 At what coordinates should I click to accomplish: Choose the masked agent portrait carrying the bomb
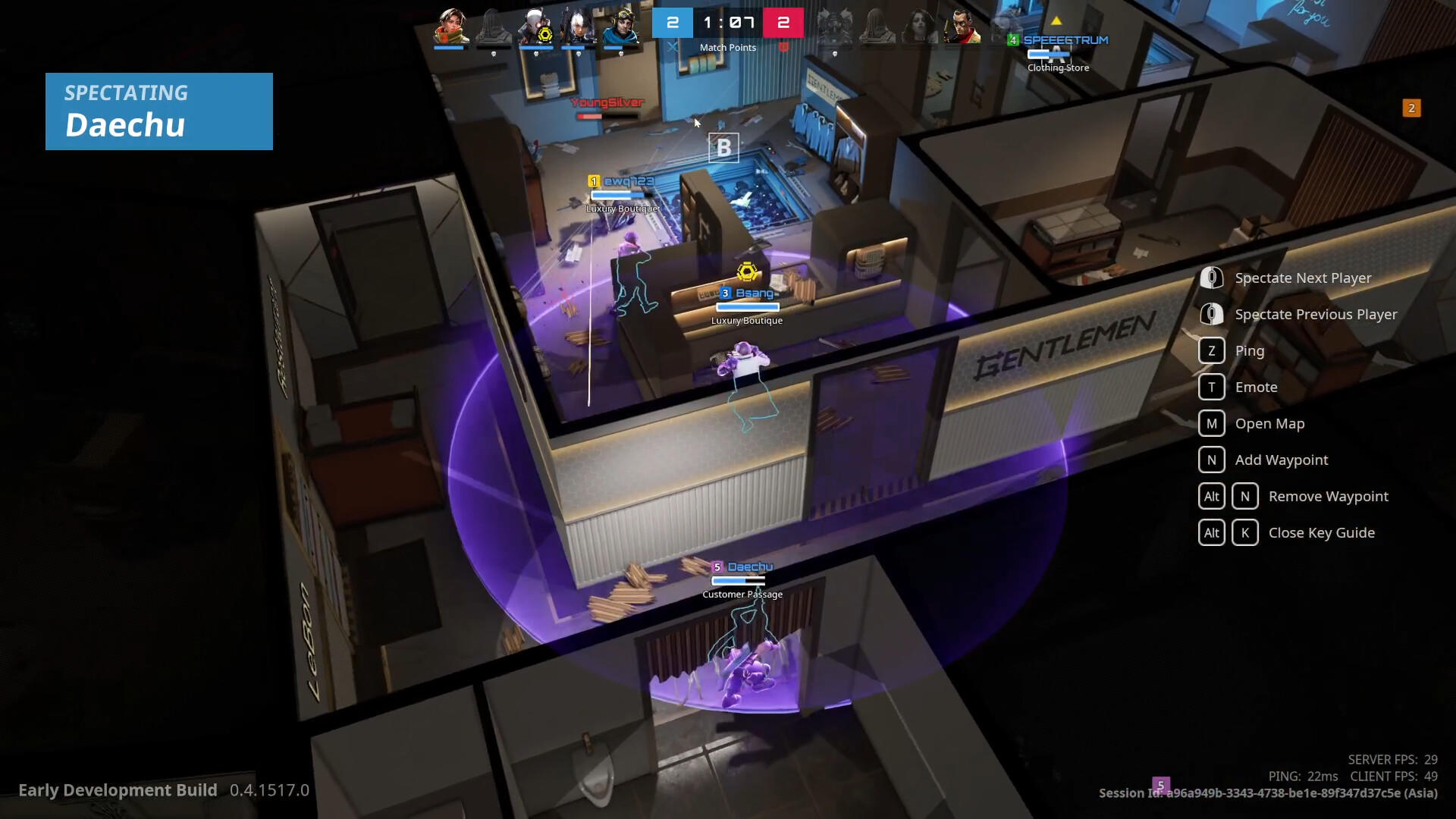click(535, 27)
